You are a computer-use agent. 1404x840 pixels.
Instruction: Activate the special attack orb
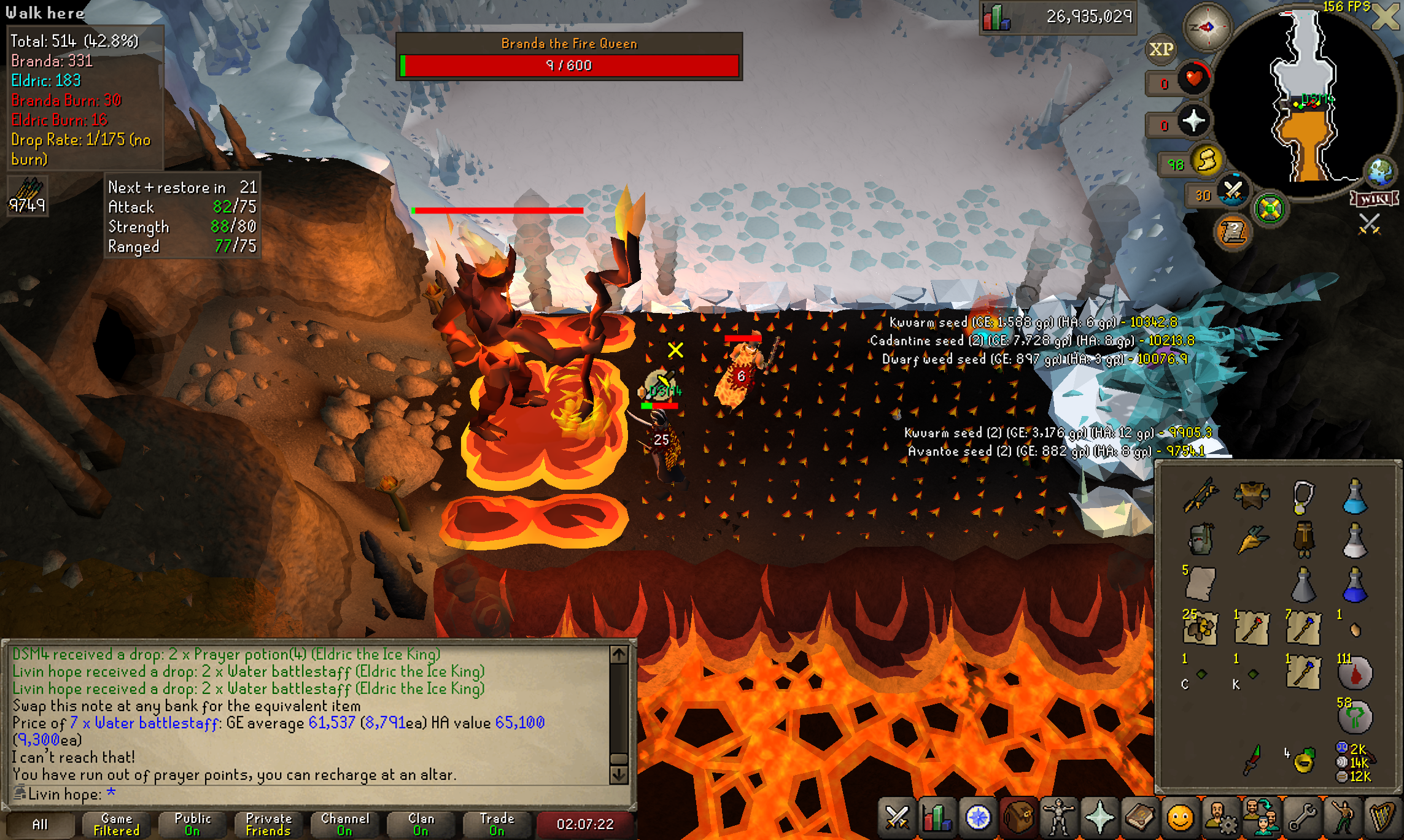click(1232, 192)
